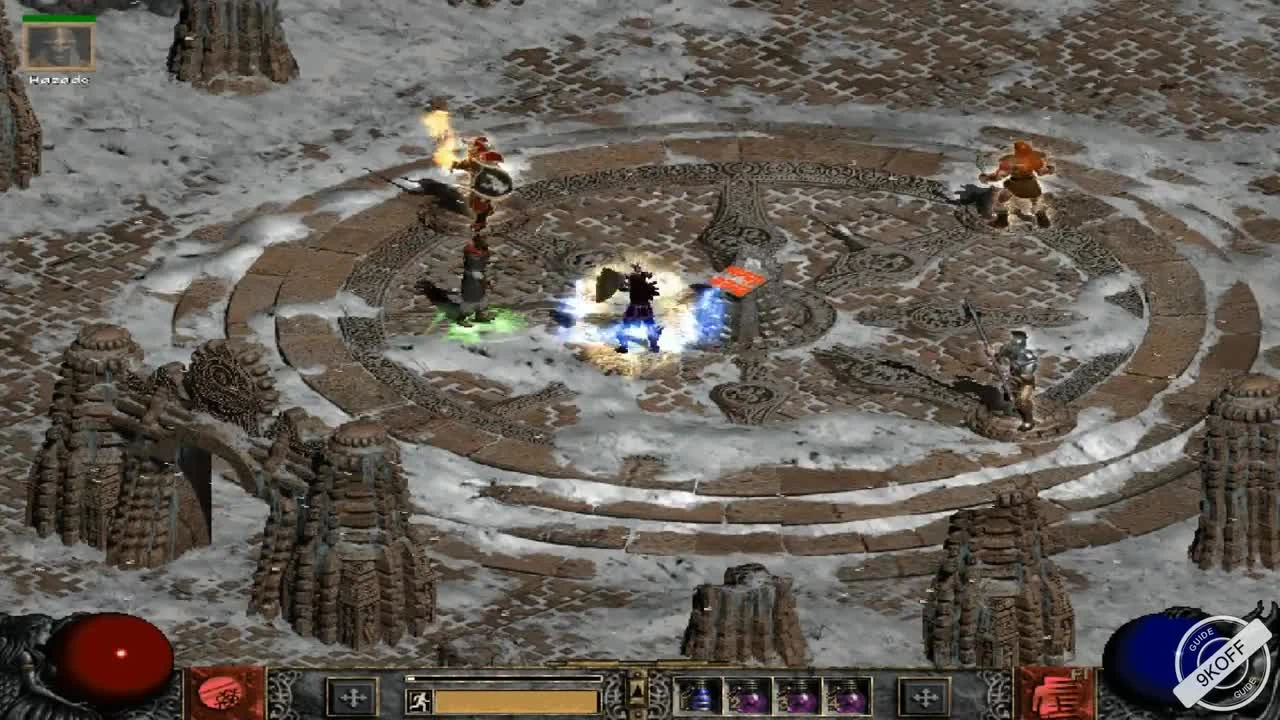Use the rejuvenation potion in second belt slot

point(746,697)
